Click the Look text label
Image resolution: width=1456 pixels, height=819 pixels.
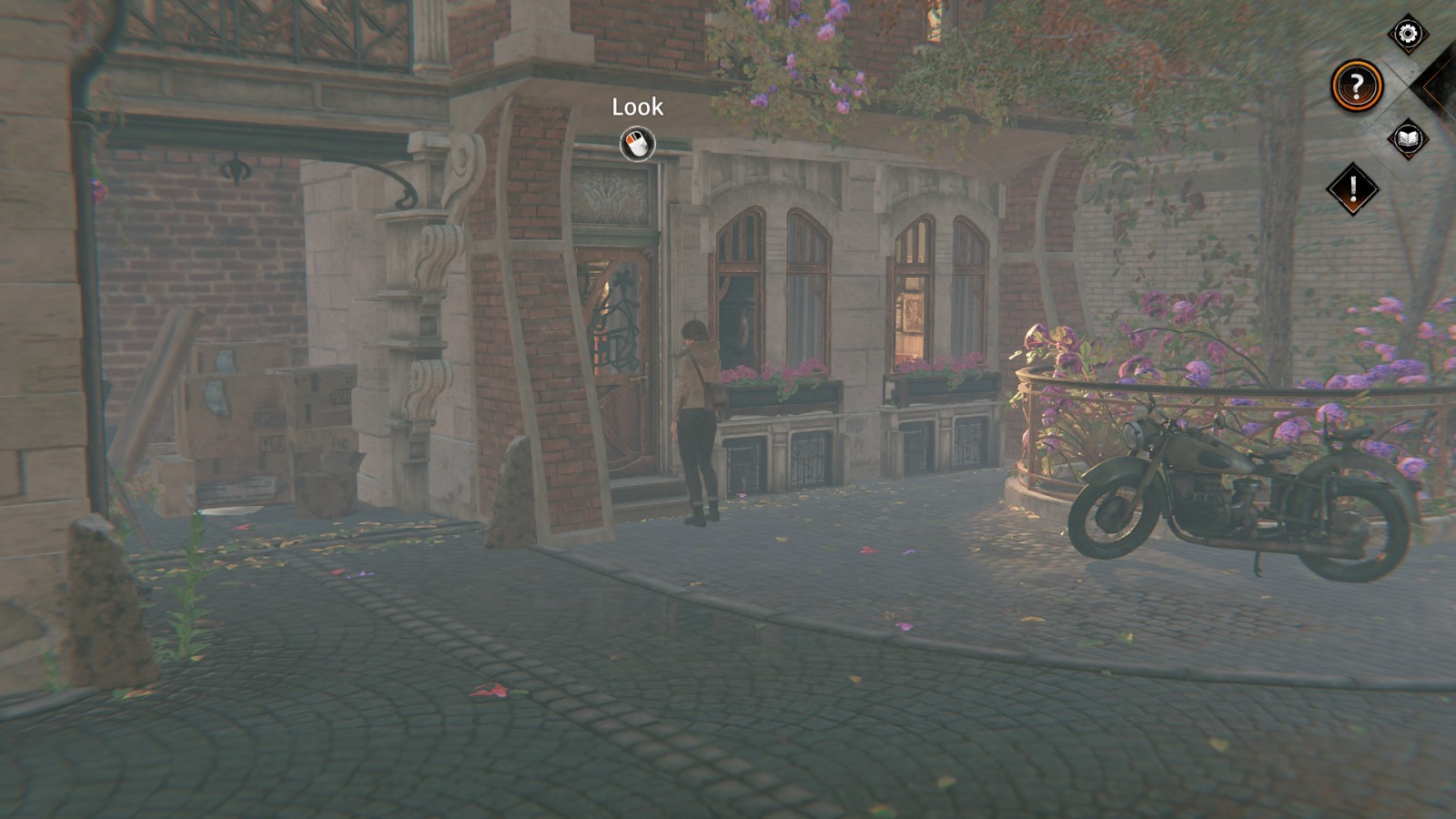click(636, 106)
